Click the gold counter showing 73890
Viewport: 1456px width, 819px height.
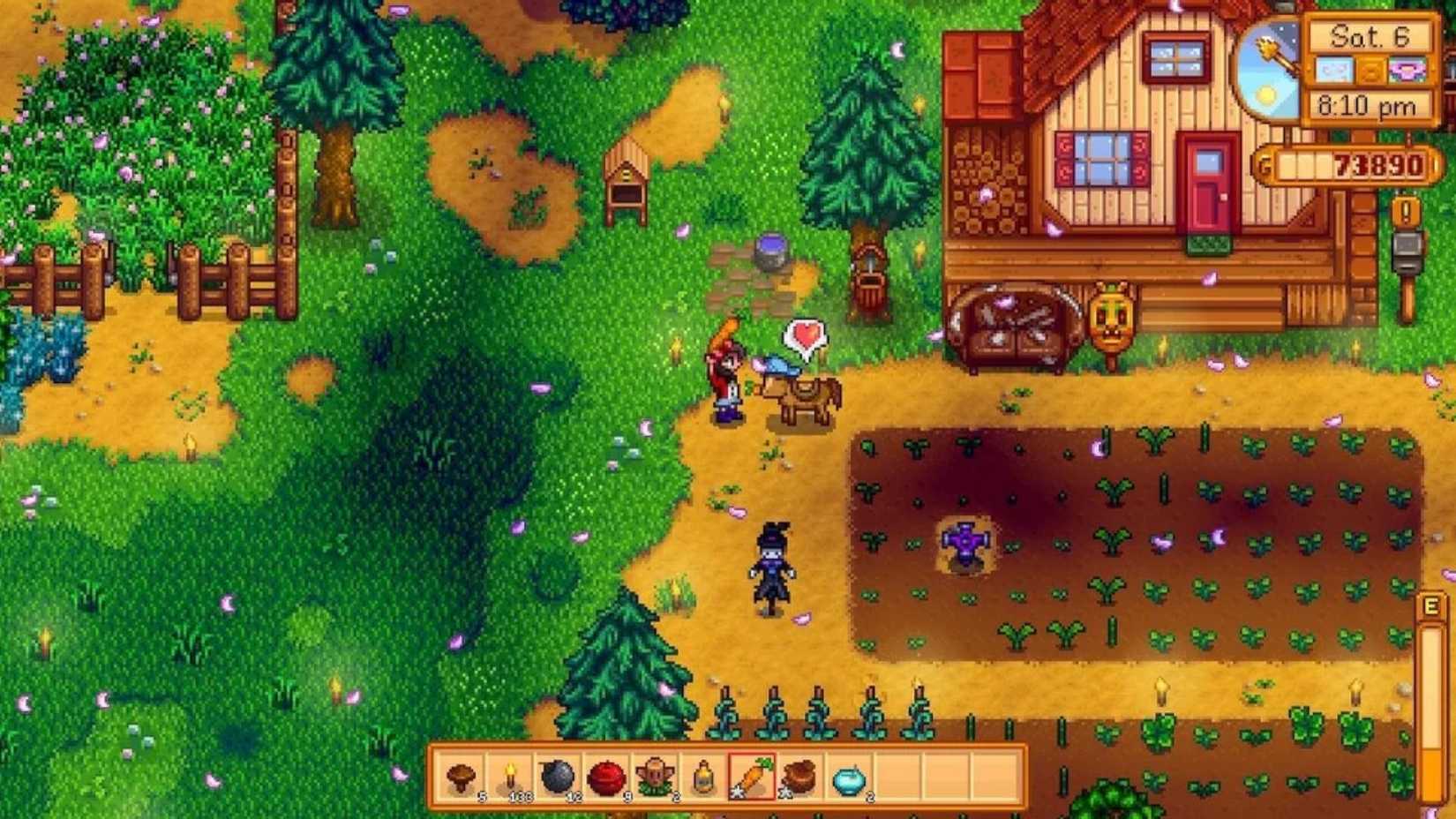click(1346, 163)
